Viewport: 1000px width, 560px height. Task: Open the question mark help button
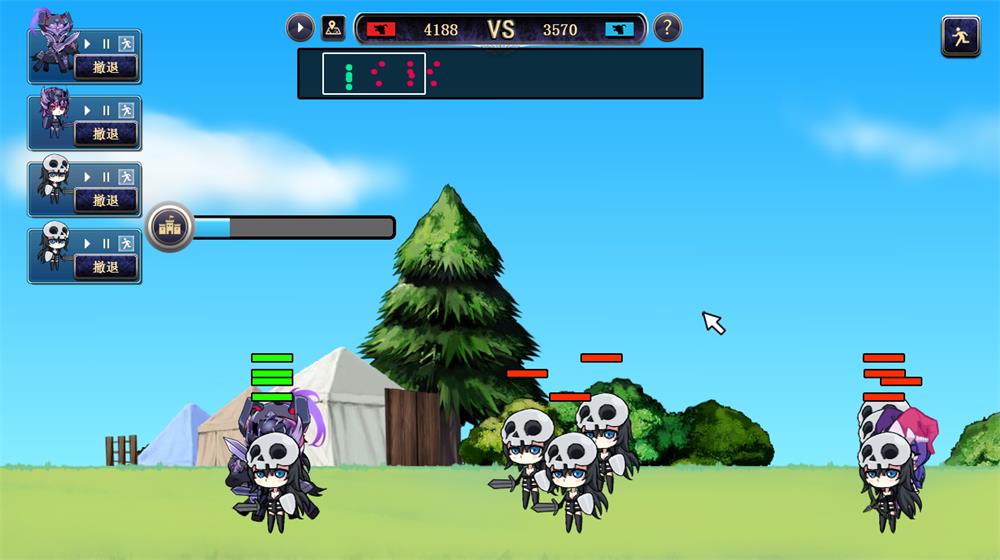[x=667, y=28]
